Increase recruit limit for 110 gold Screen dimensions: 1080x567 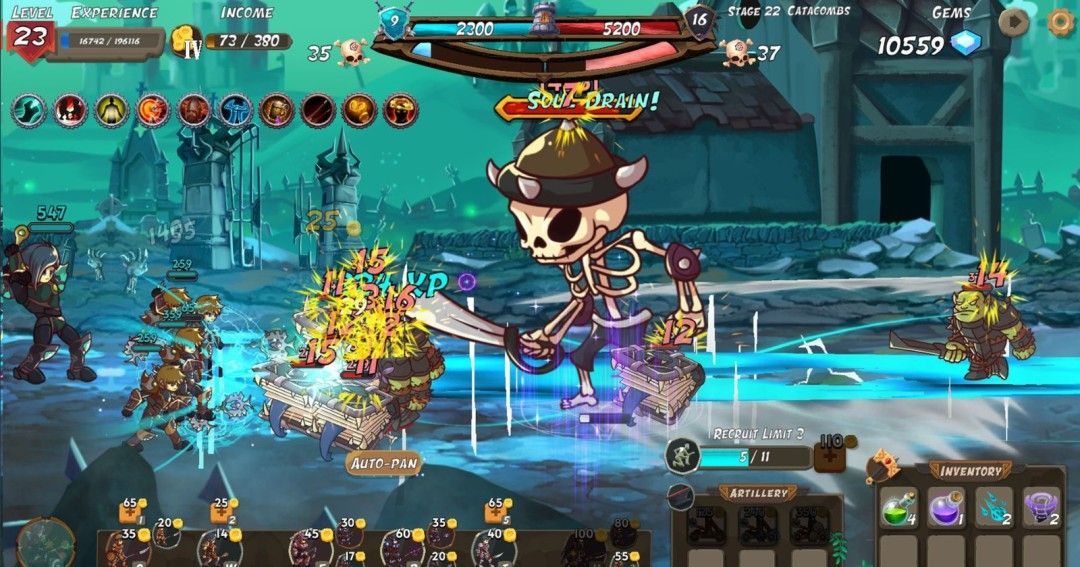point(830,456)
